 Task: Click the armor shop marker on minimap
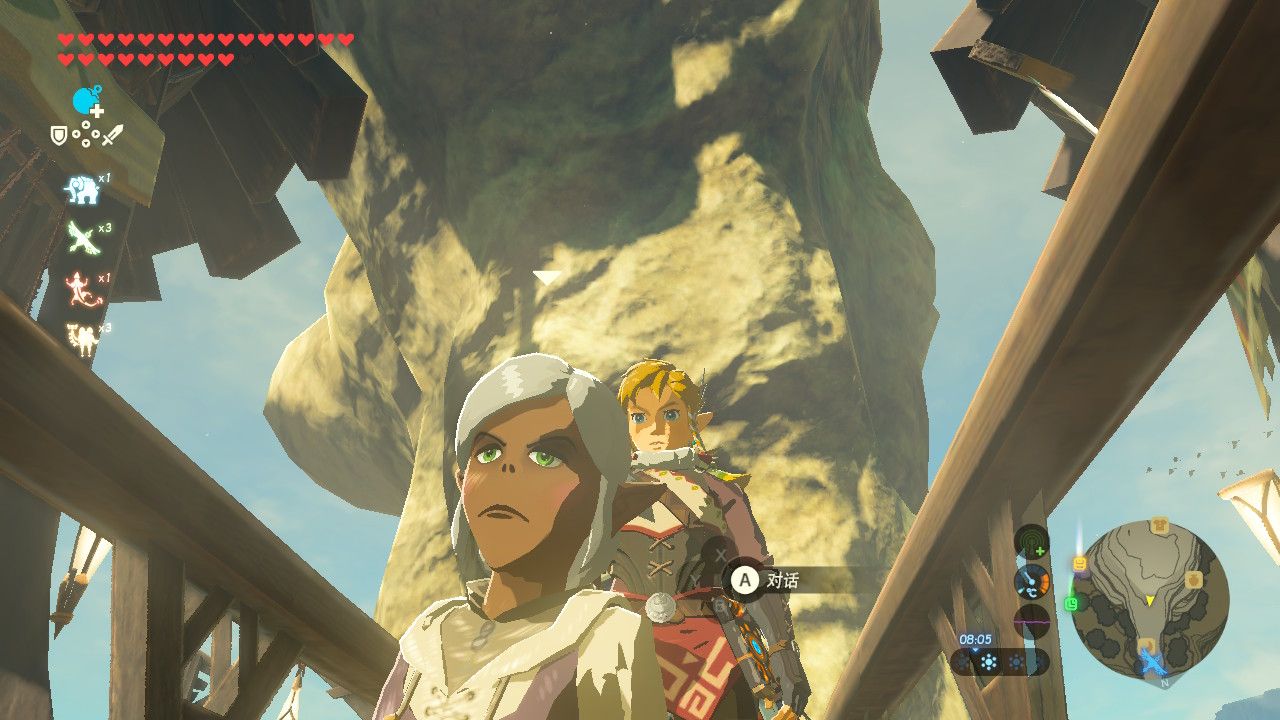[x=1159, y=526]
